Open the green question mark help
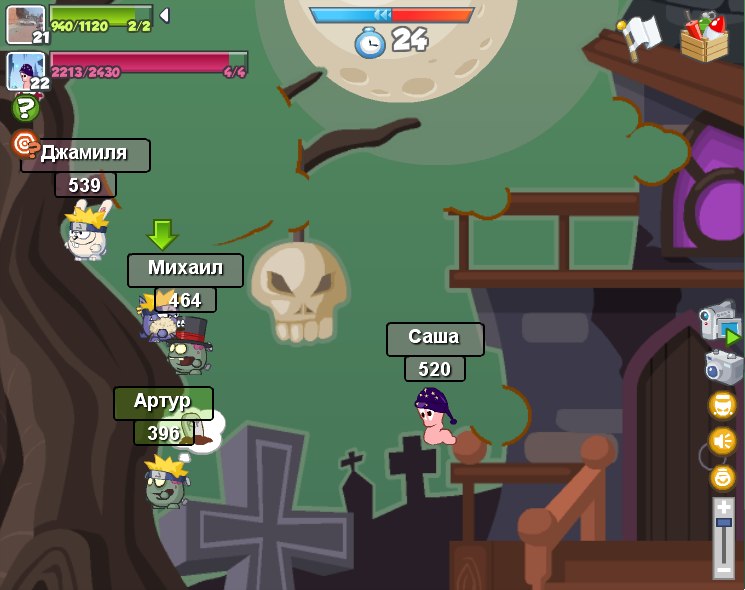This screenshot has width=745, height=590. [25, 108]
